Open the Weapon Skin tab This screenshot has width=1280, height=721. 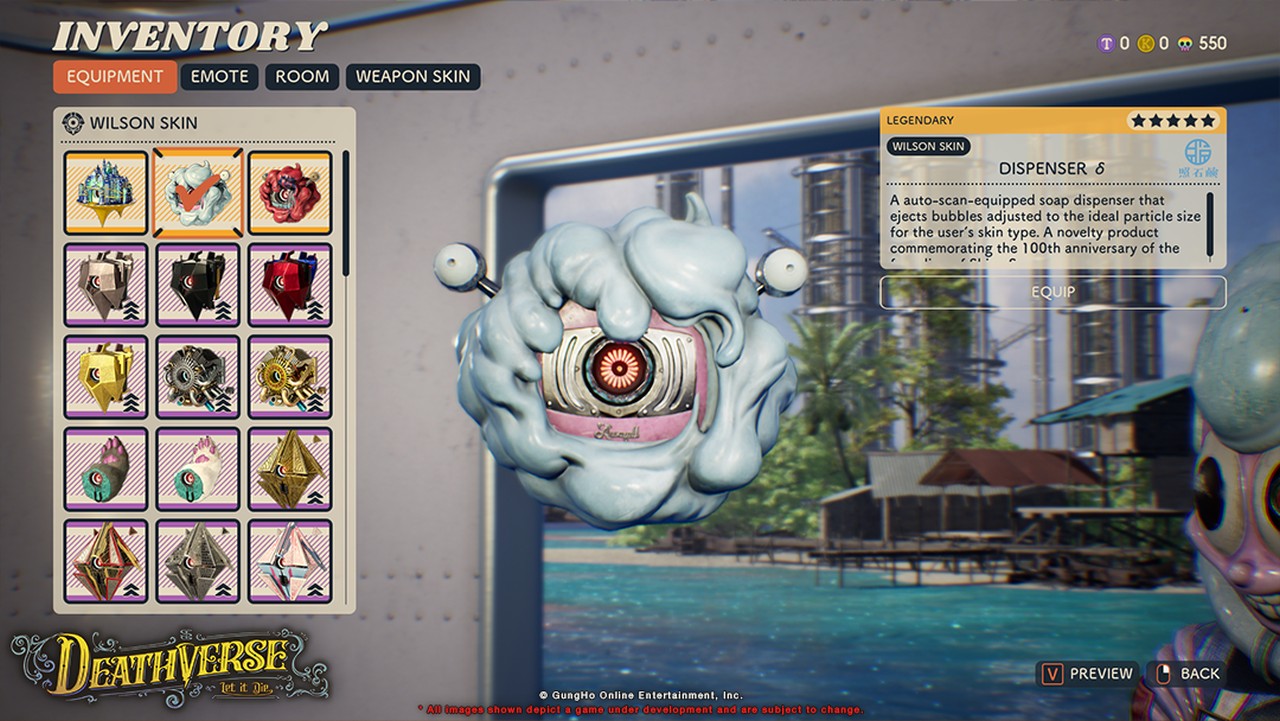413,77
